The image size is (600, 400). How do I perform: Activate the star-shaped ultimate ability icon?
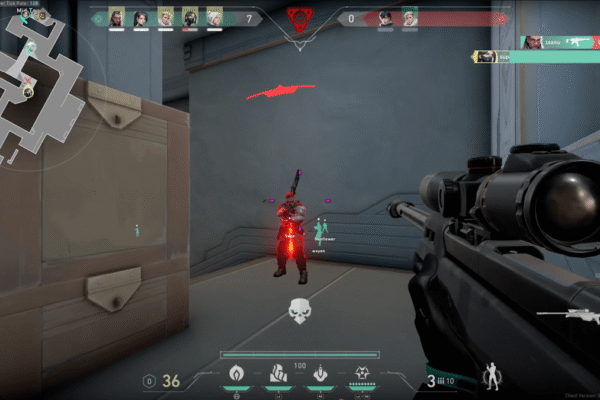pos(362,374)
